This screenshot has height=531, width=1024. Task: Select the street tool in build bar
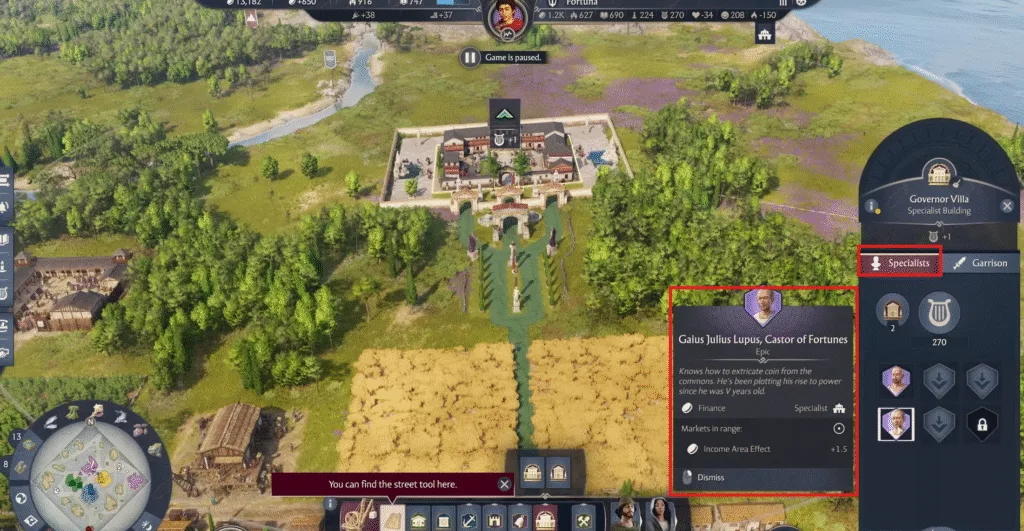click(392, 517)
